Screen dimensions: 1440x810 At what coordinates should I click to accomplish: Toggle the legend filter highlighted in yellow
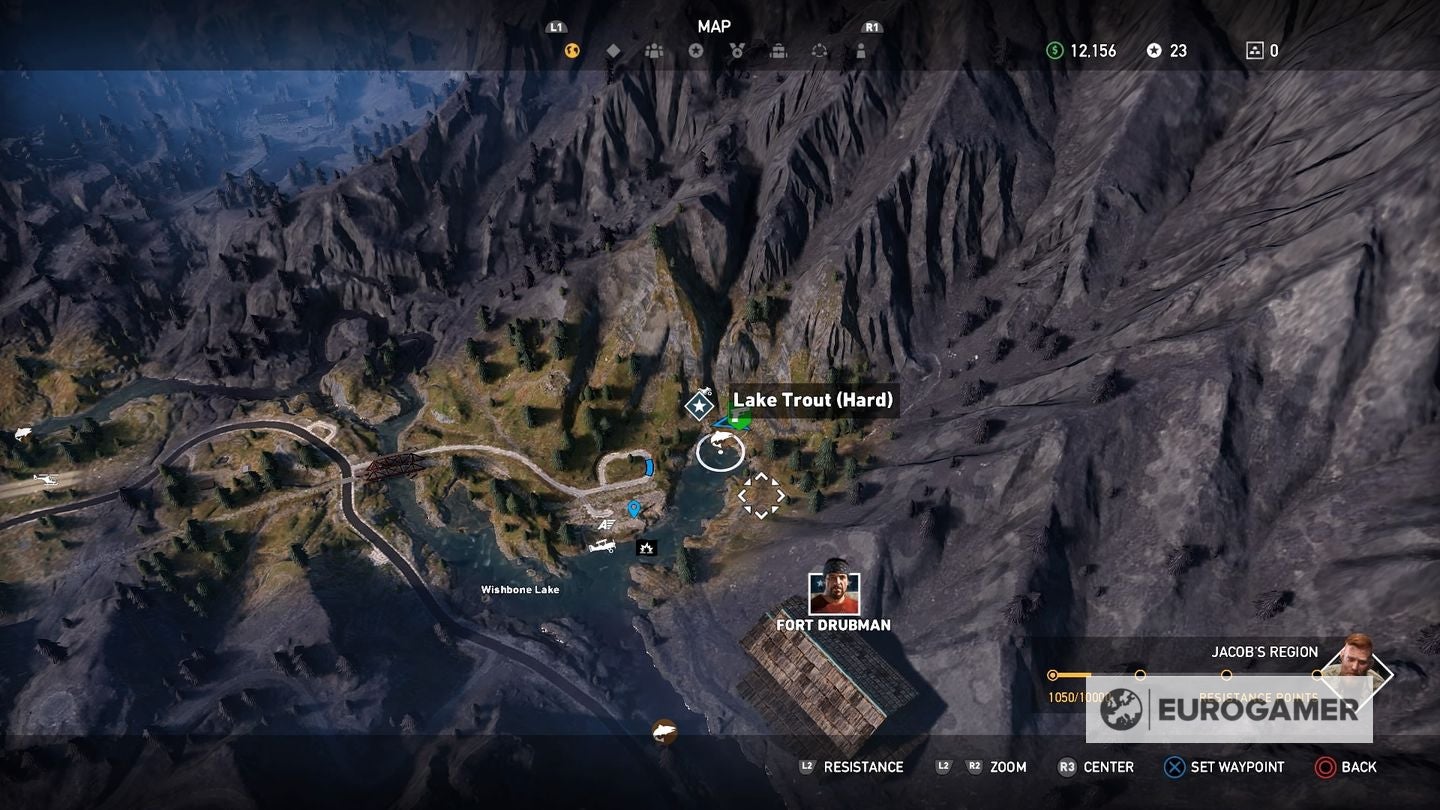coord(570,48)
